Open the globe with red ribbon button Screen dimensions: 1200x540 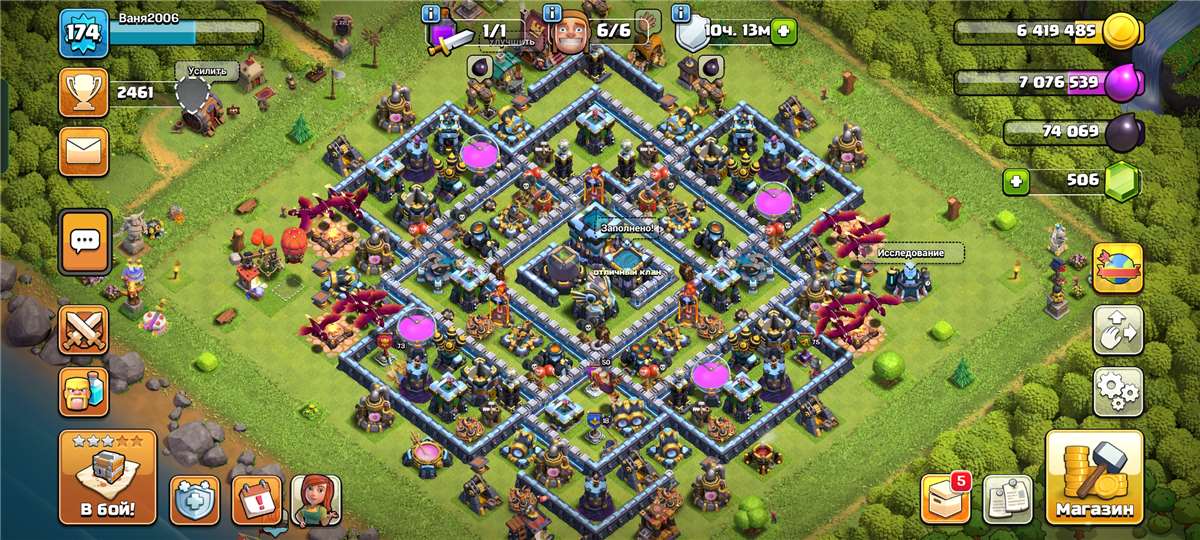coord(1117,267)
